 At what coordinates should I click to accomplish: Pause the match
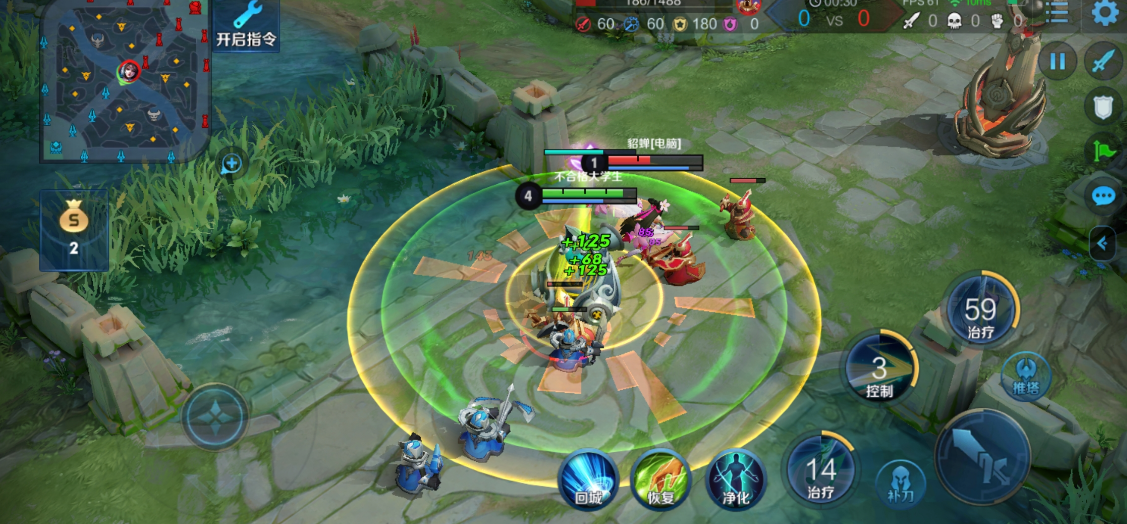1057,61
